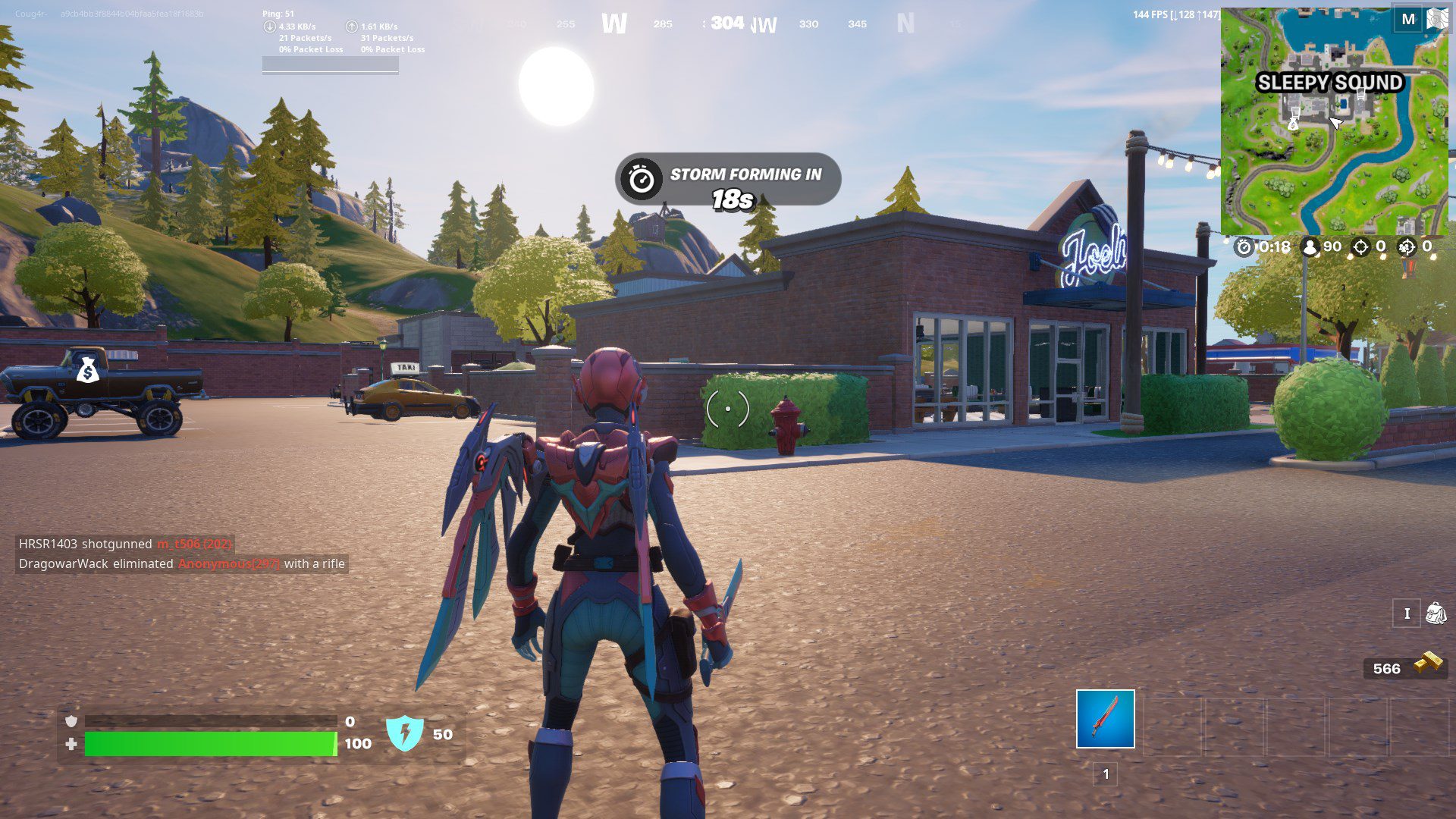The image size is (1456, 819).
Task: Click the kill feed line mentioning HRSR1403
Action: click(125, 544)
